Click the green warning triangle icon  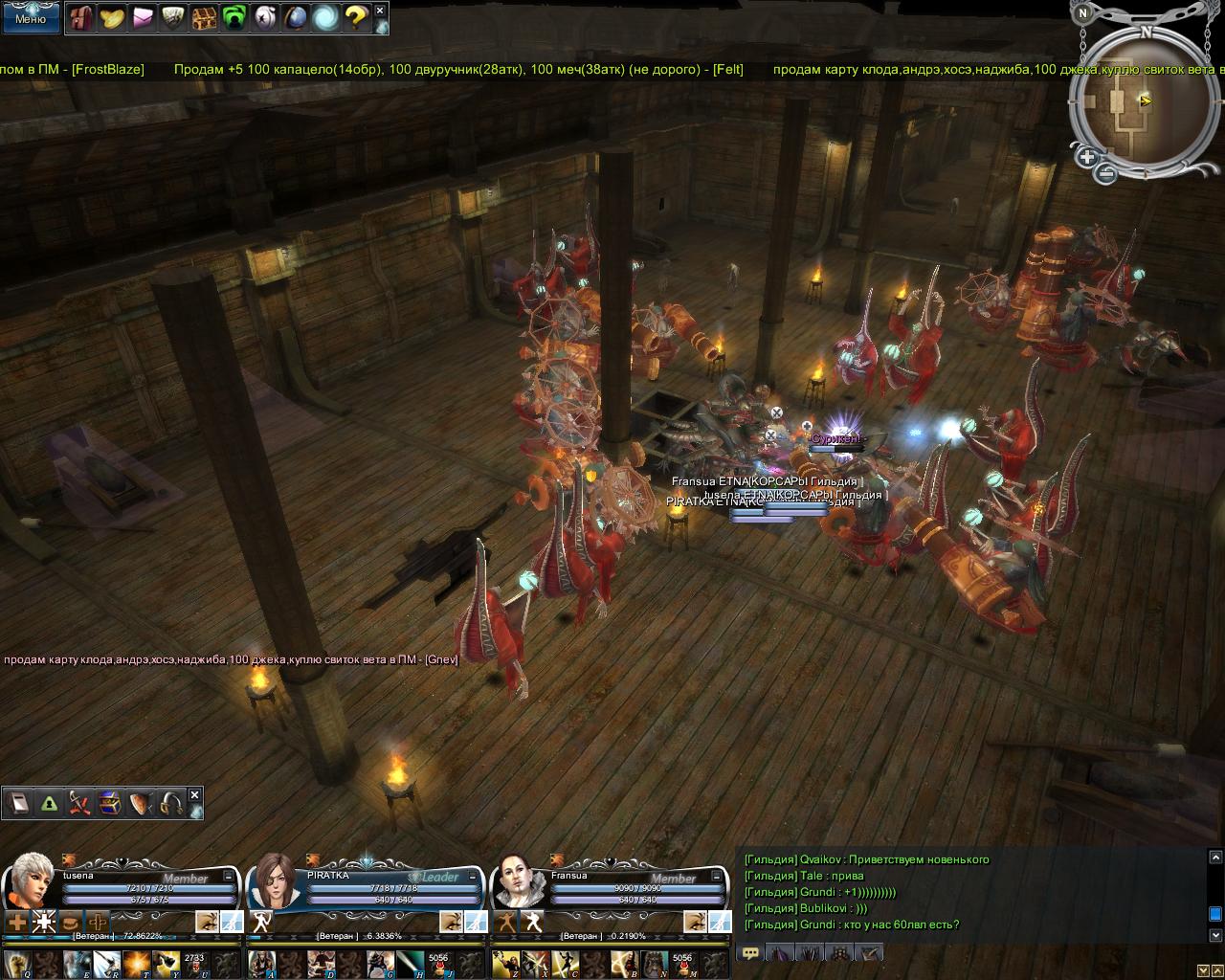[x=49, y=804]
